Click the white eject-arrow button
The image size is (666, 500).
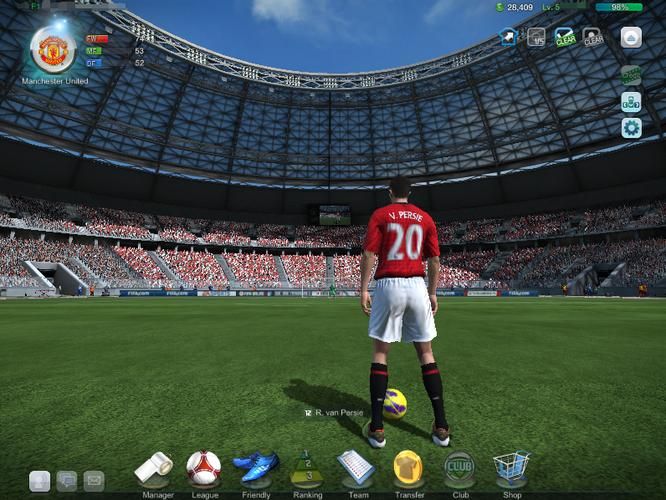[x=631, y=37]
